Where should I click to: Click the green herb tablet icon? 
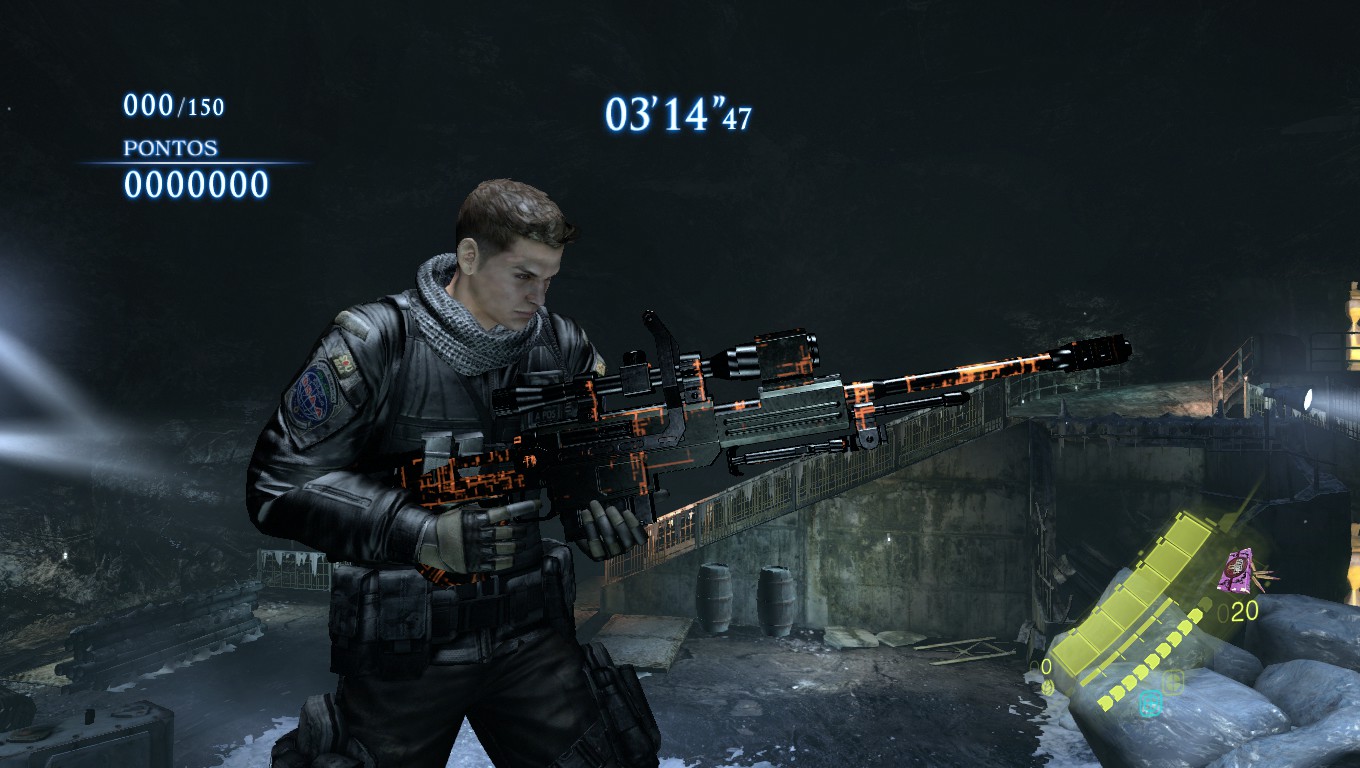point(1174,681)
